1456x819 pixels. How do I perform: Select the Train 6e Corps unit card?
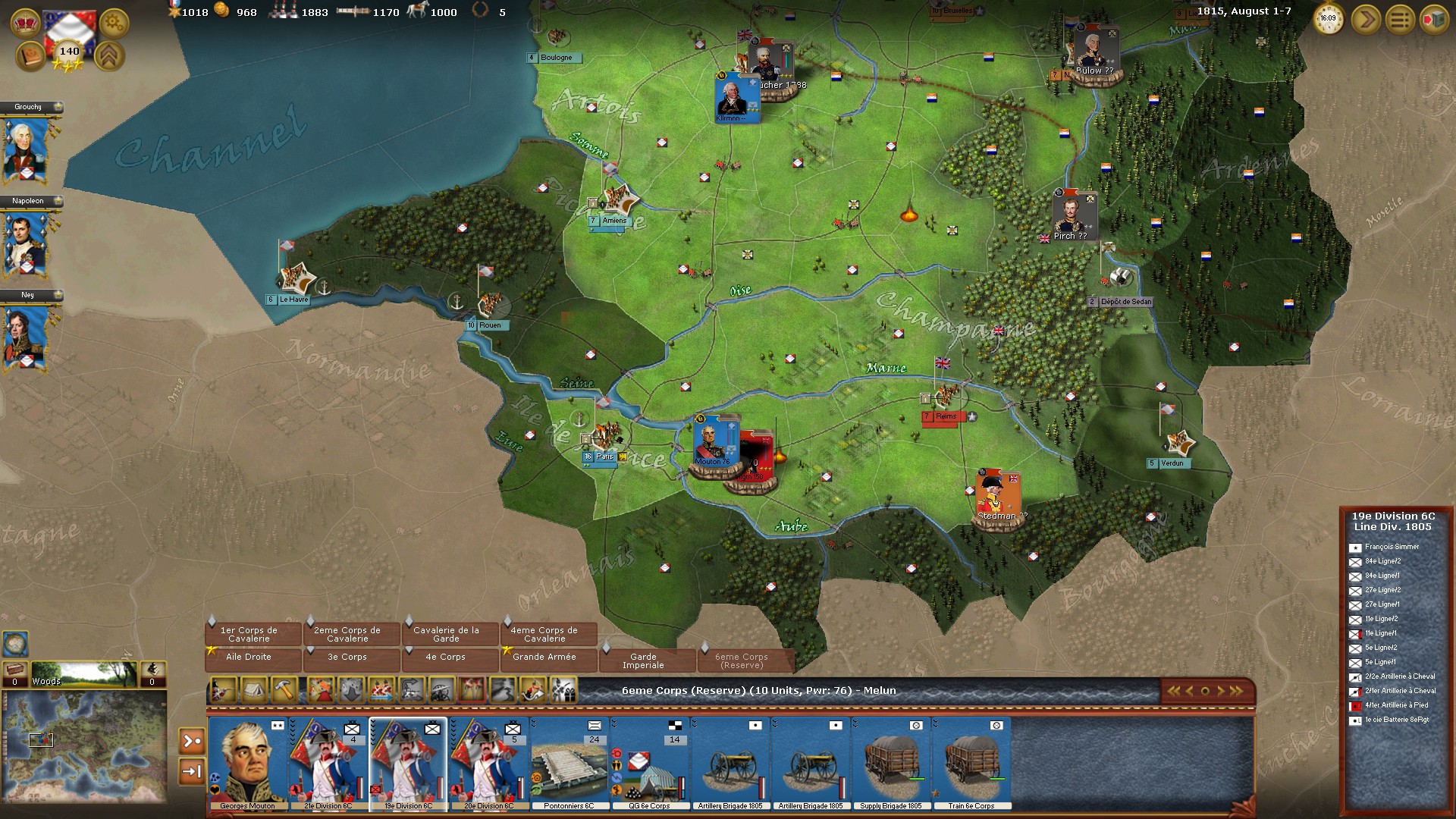click(971, 763)
